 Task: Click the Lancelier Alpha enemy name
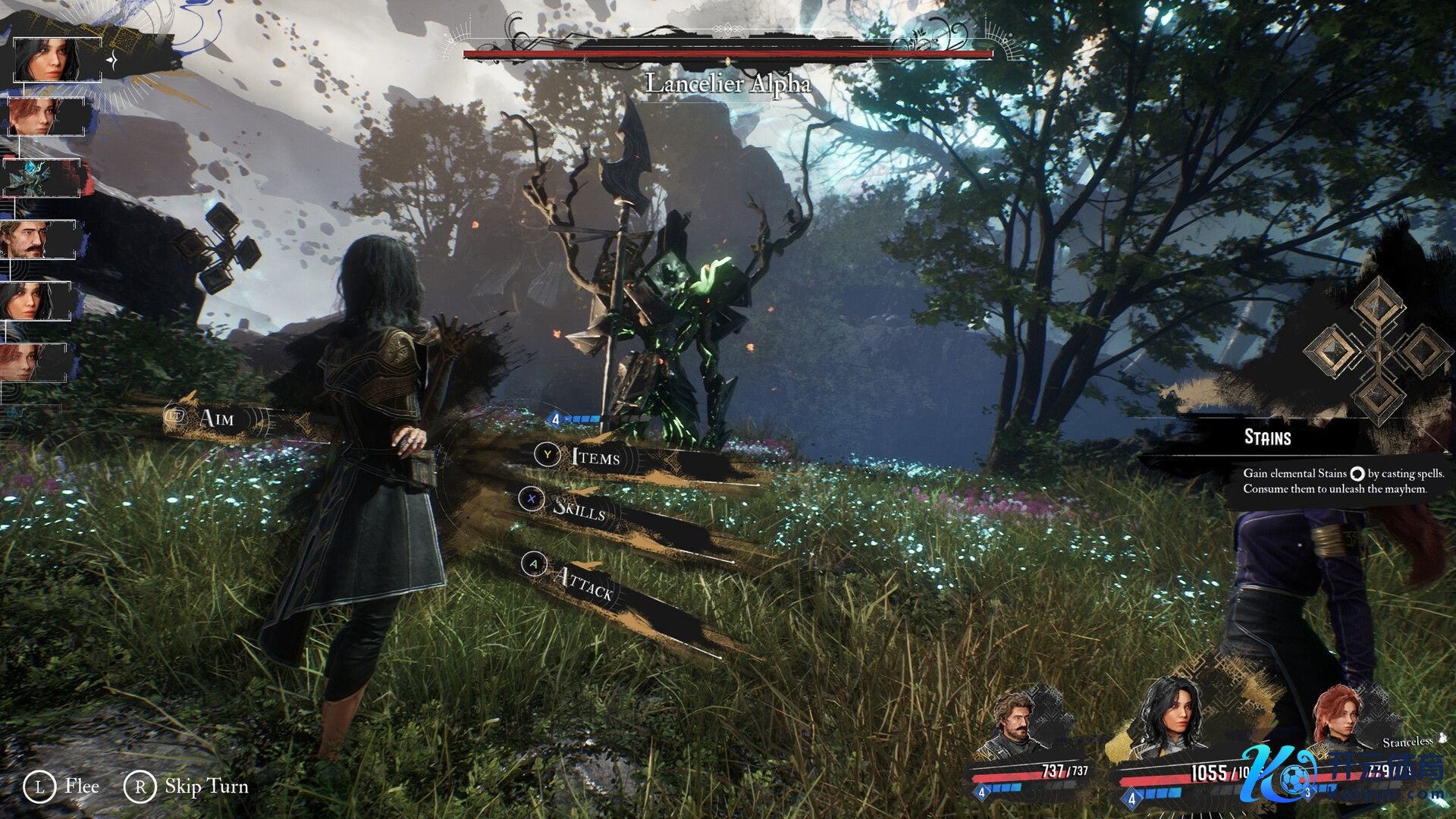pyautogui.click(x=727, y=83)
